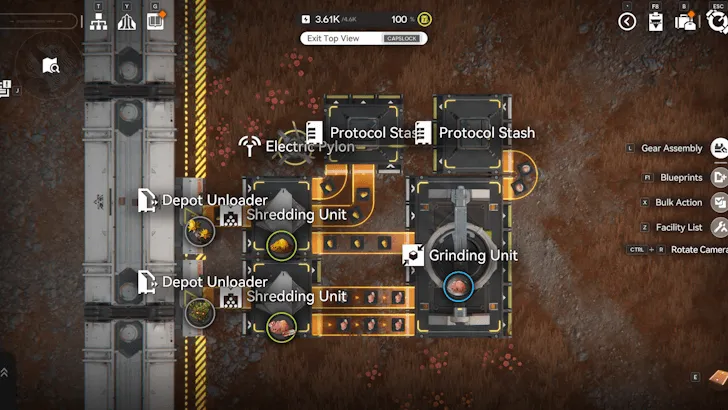
Task: Open the hierarchy tree icon
Action: coord(100,21)
